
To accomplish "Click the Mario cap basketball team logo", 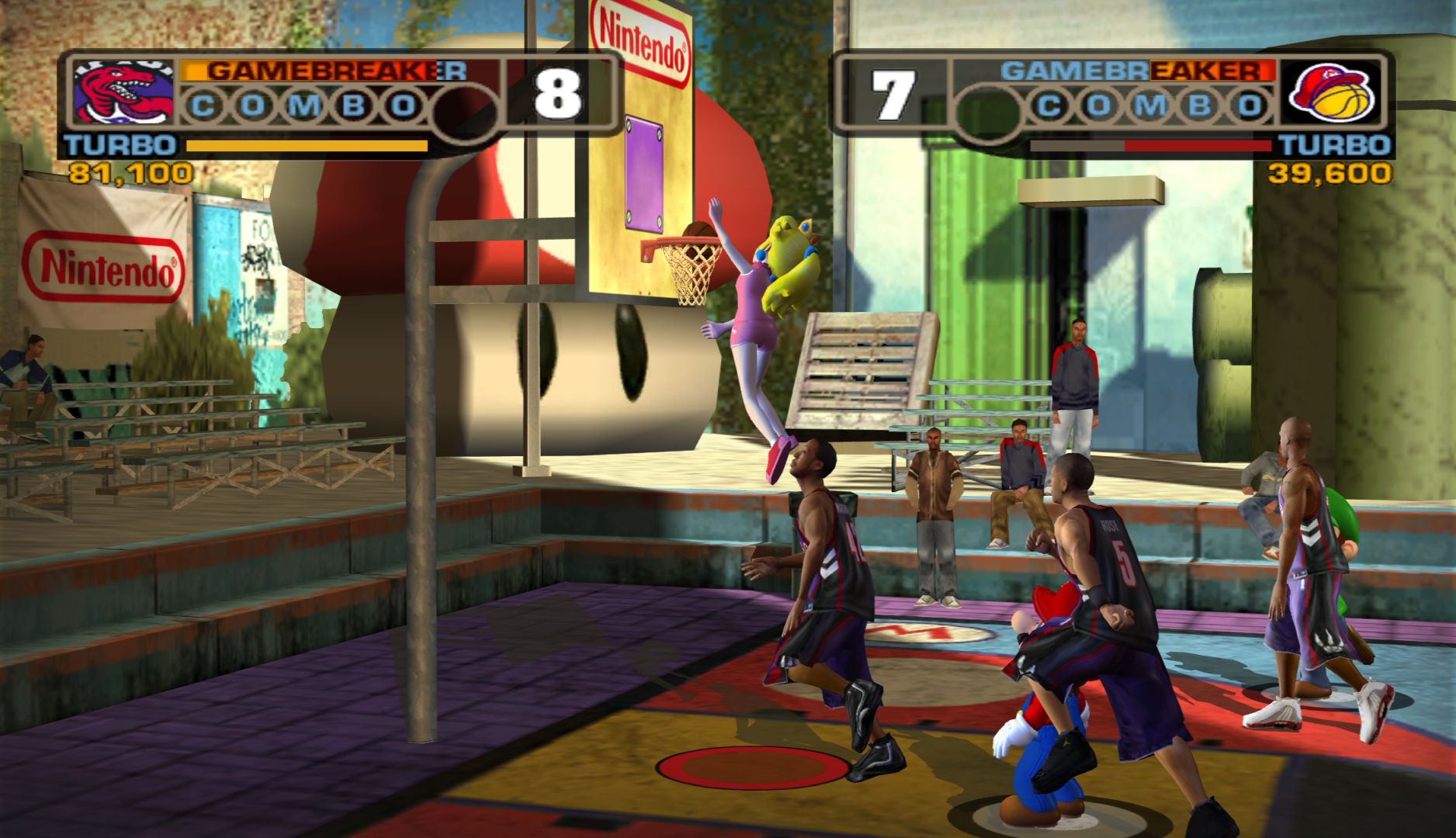I will click(1330, 93).
